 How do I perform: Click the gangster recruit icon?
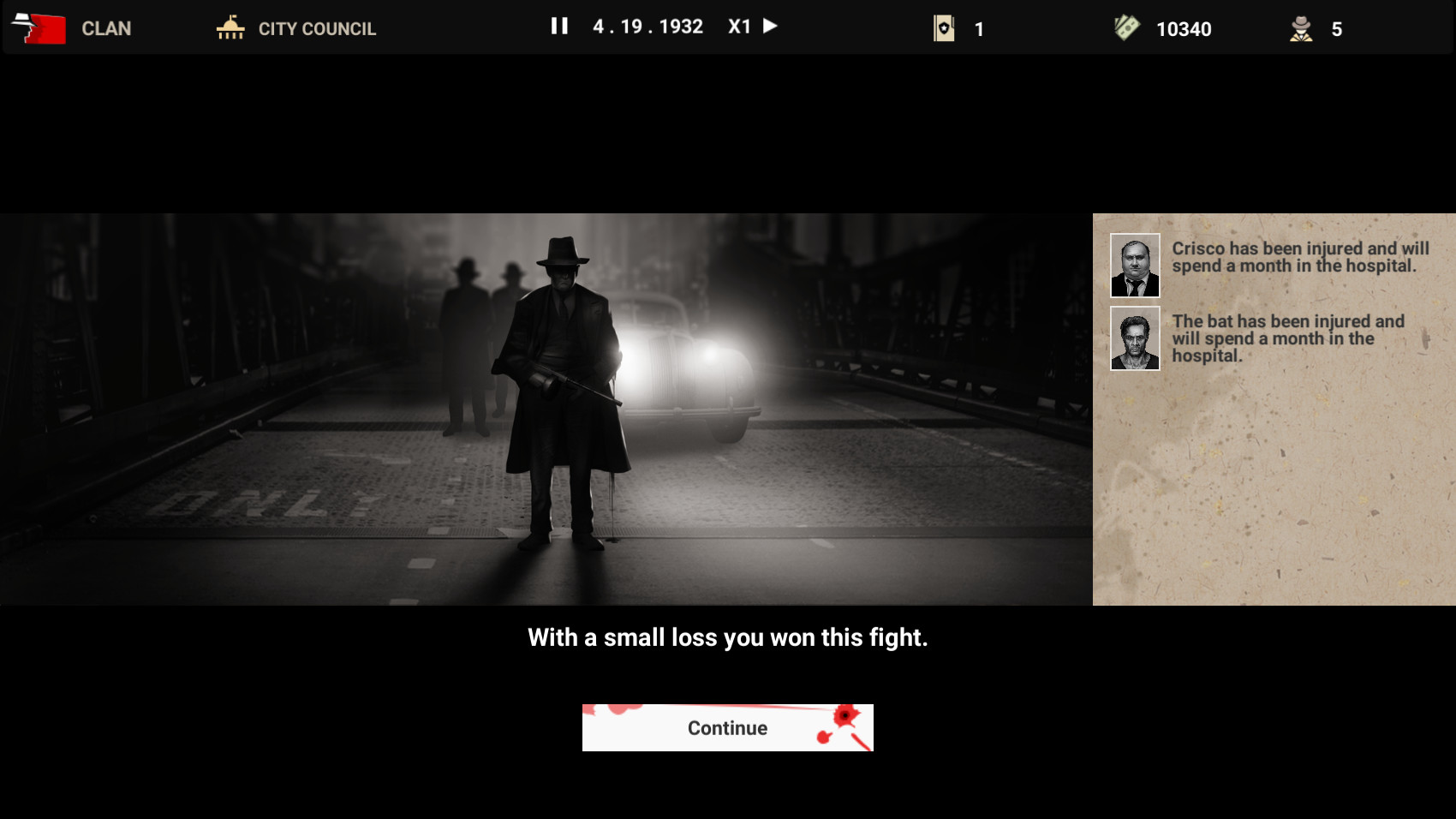pos(1302,28)
